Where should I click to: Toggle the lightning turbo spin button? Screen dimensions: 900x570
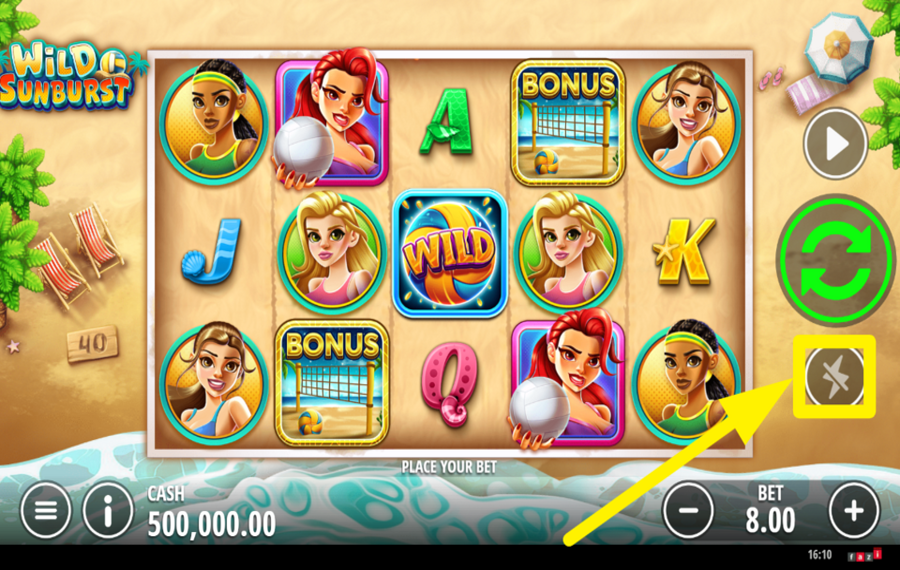coord(833,377)
